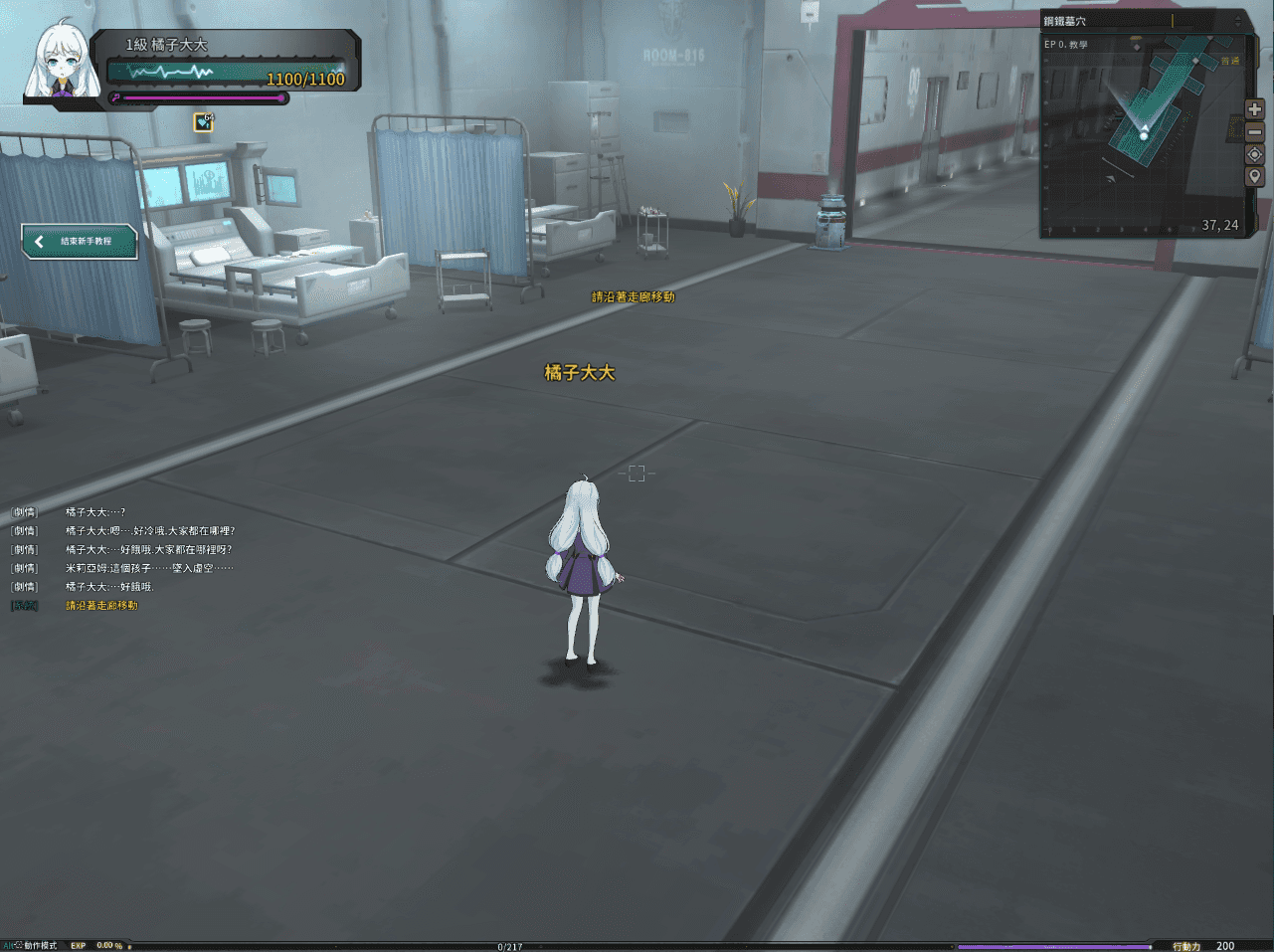Zoom in the minimap with the plus button
Viewport: 1274px width, 952px height.
tap(1255, 109)
